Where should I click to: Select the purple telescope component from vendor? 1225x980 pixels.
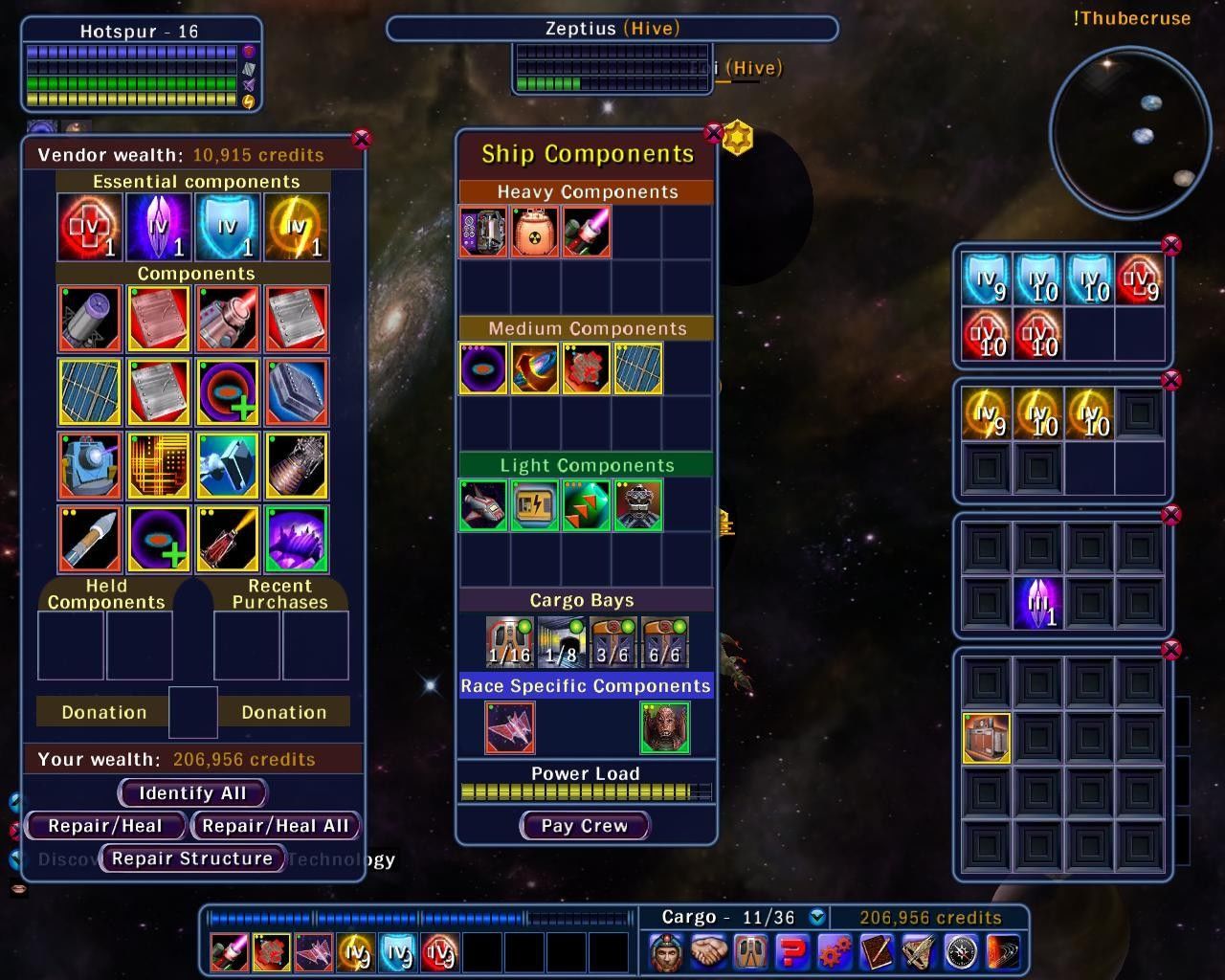tap(89, 318)
